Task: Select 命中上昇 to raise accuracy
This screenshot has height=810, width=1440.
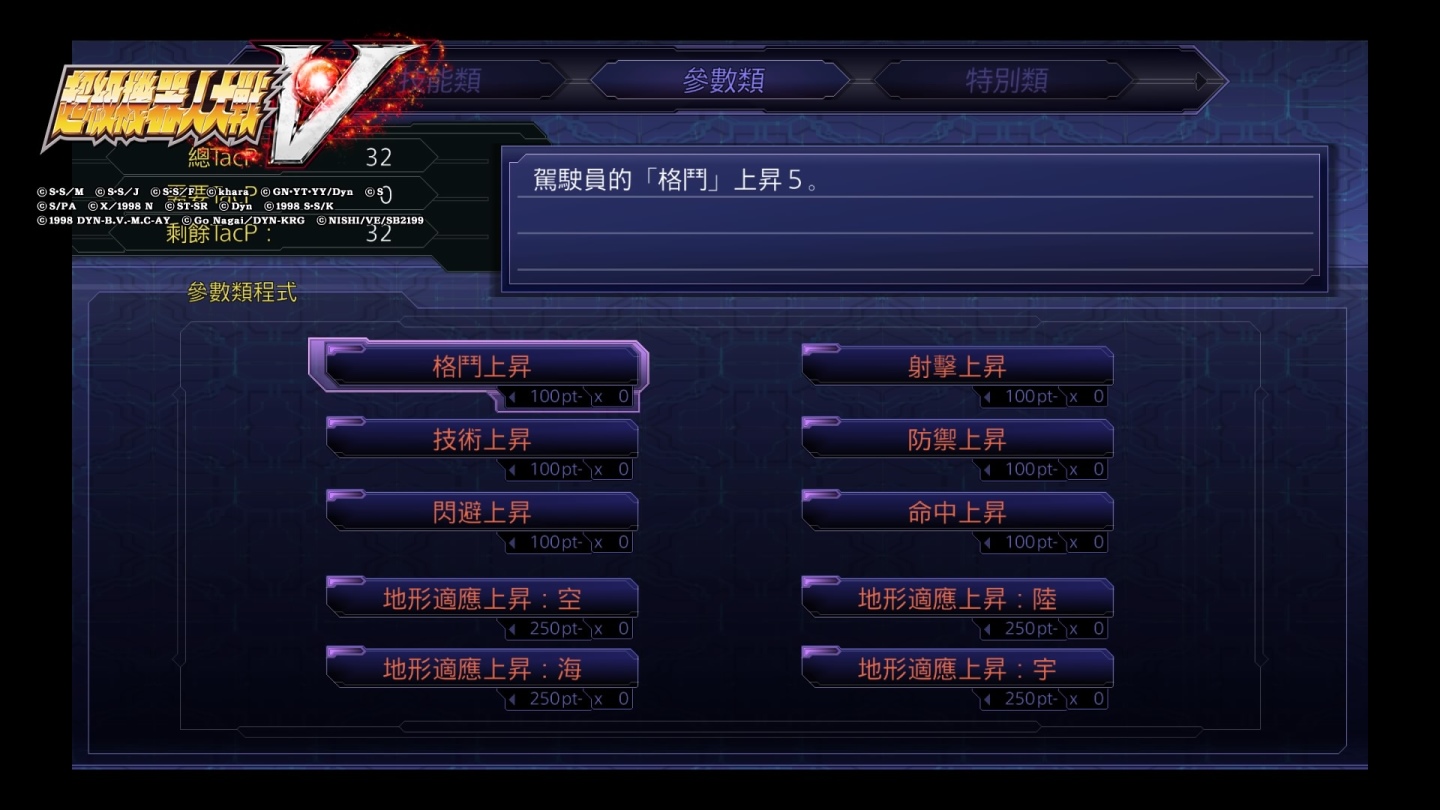Action: 957,510
